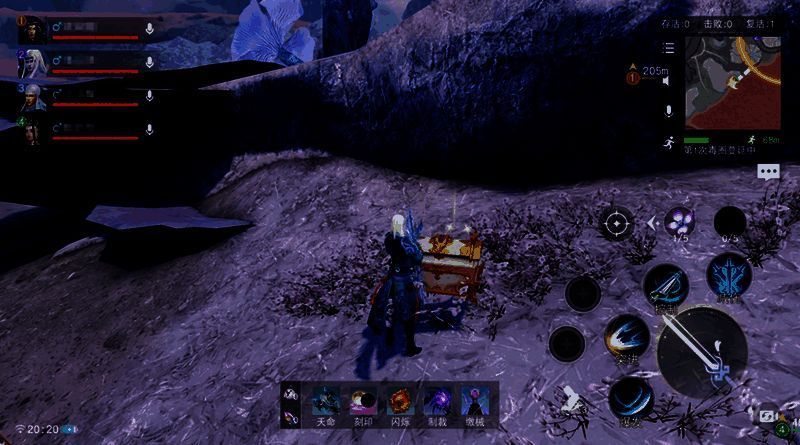This screenshot has width=800, height=445.
Task: Open the list menu beside the minimap
Action: pyautogui.click(x=668, y=48)
